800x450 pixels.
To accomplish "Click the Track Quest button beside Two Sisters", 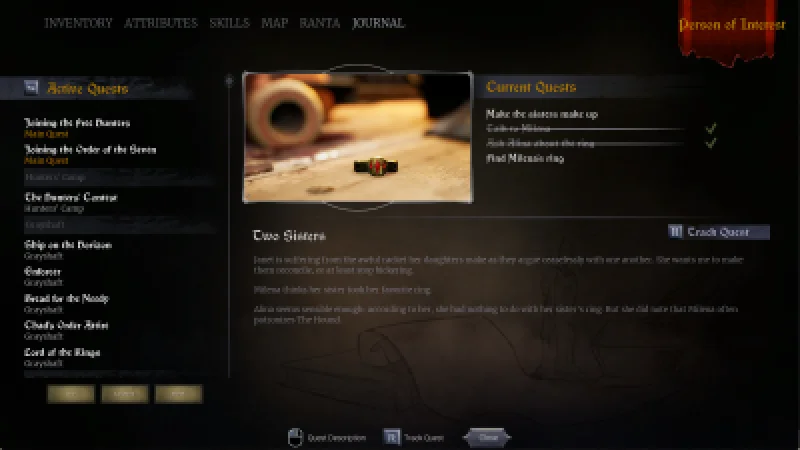I will pos(719,232).
